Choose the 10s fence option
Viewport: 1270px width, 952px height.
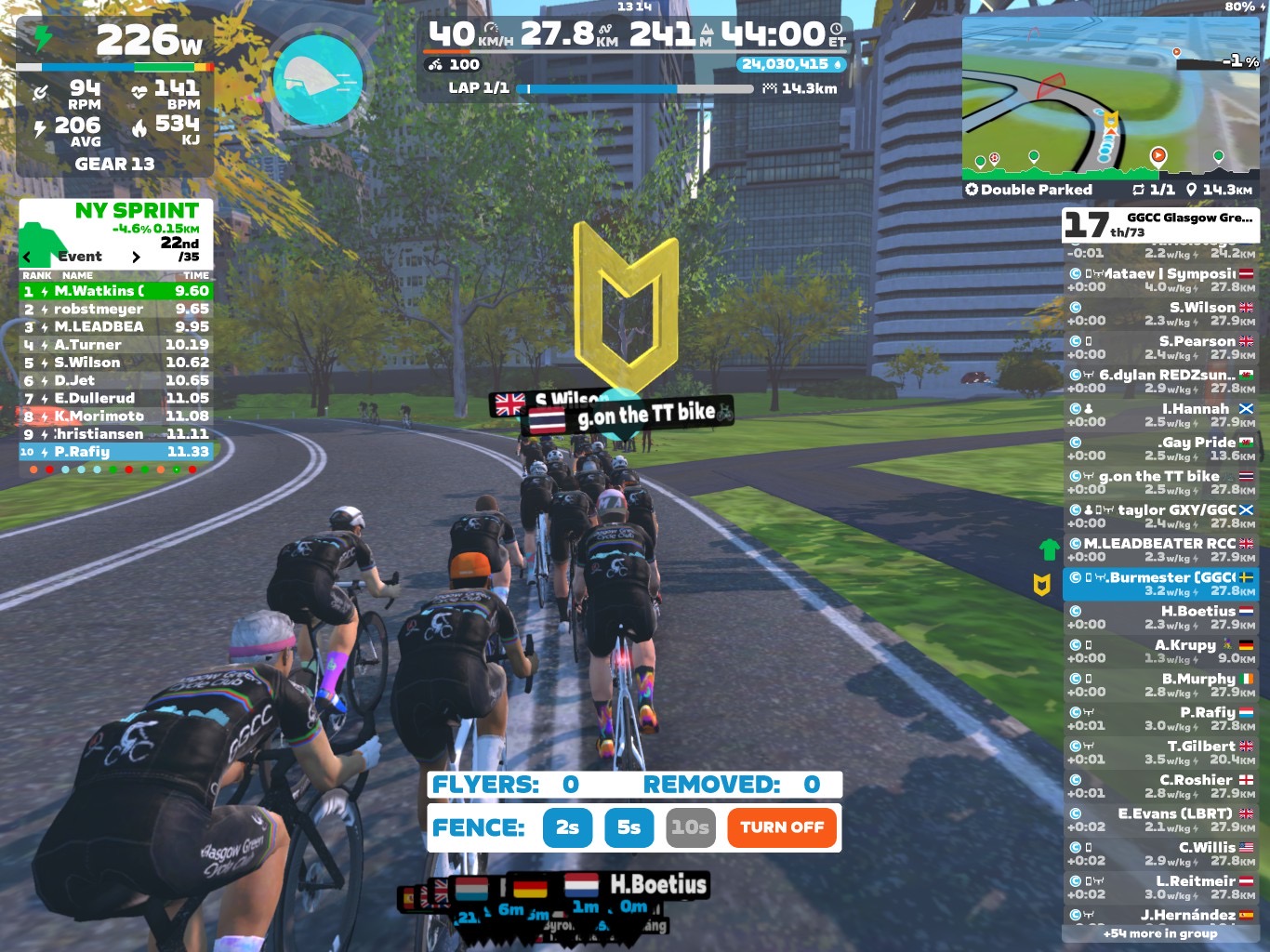tap(691, 827)
